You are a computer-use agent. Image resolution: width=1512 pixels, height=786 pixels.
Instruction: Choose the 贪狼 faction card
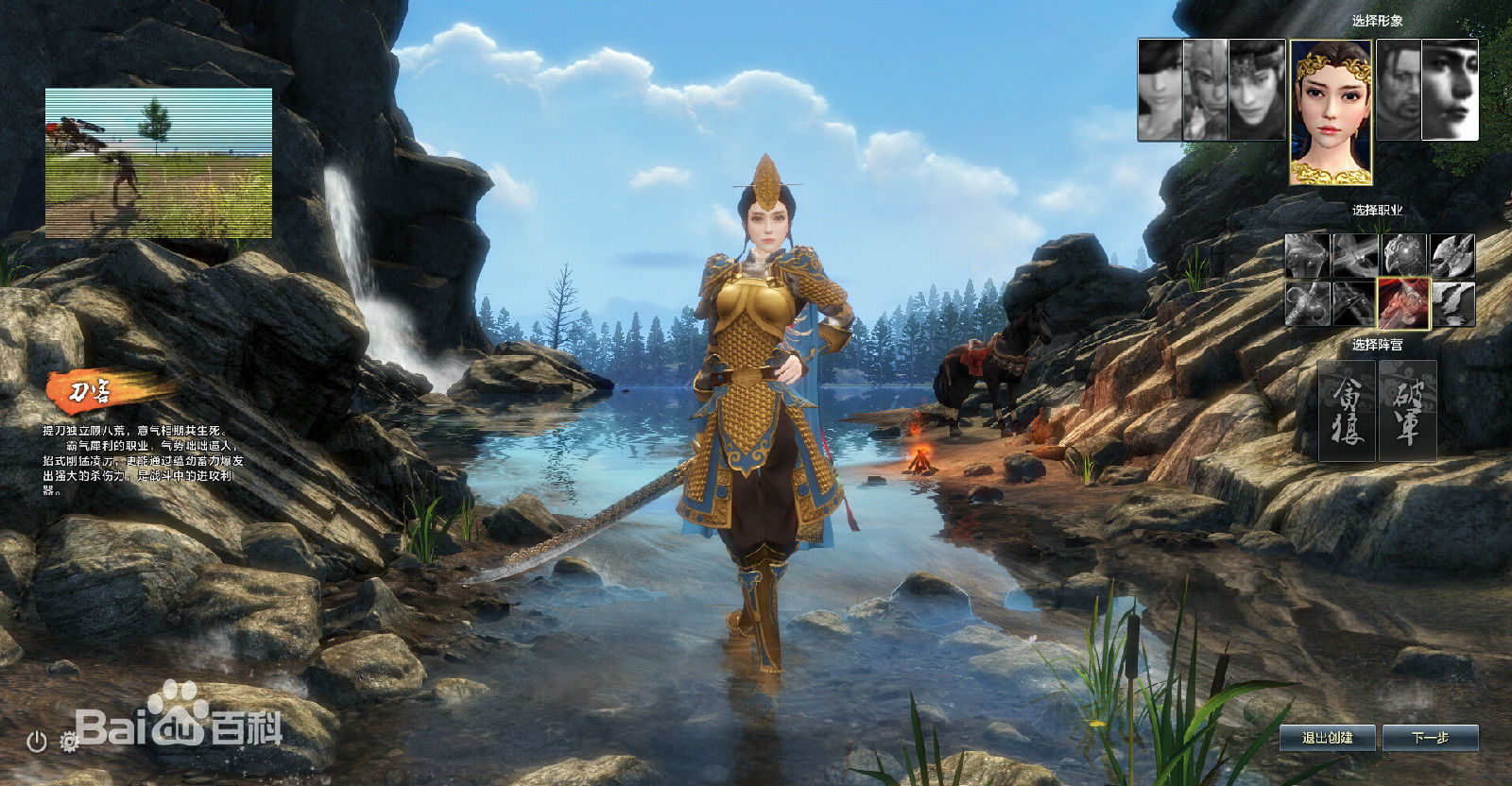click(1347, 411)
